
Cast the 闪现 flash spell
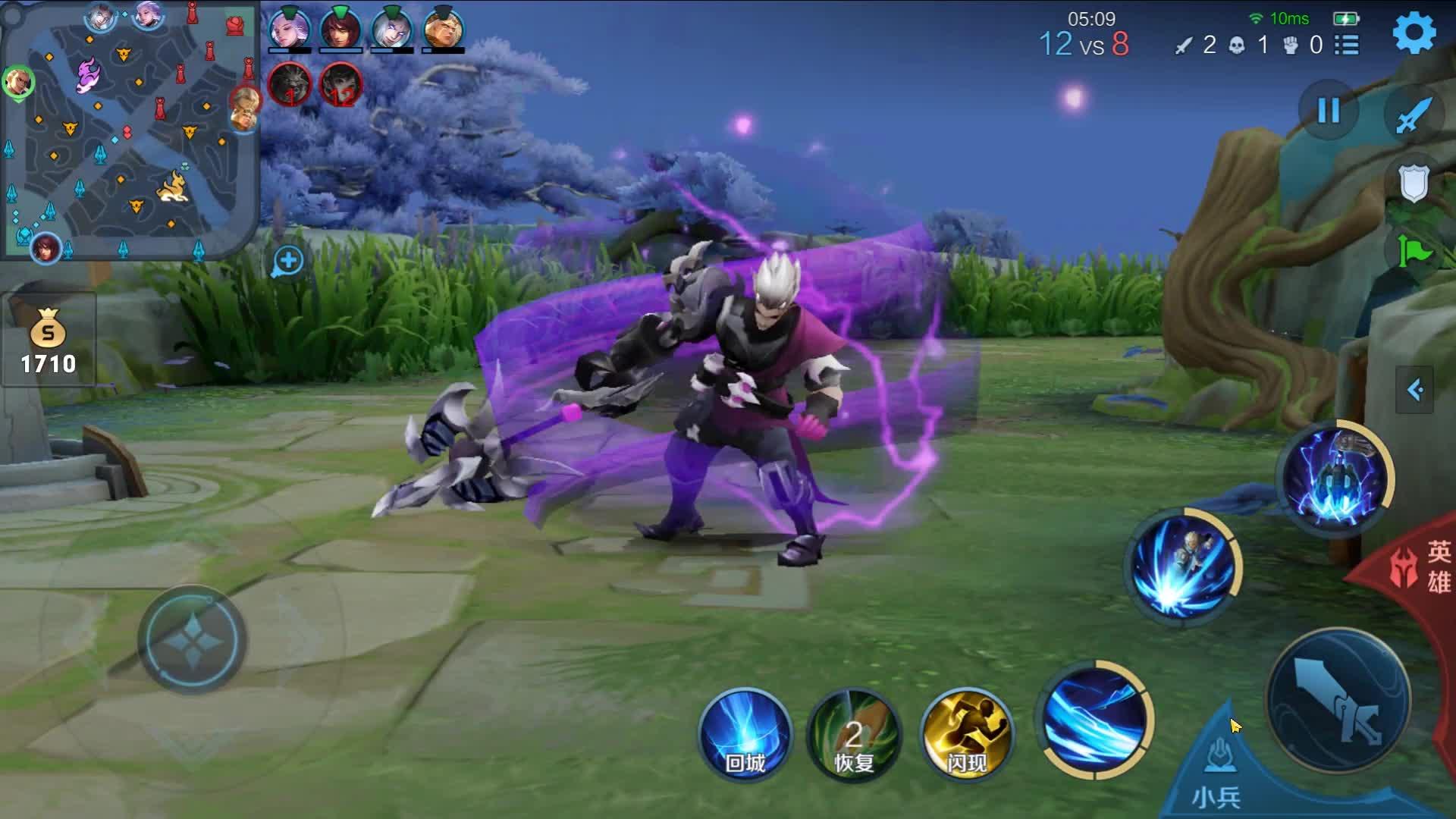966,734
